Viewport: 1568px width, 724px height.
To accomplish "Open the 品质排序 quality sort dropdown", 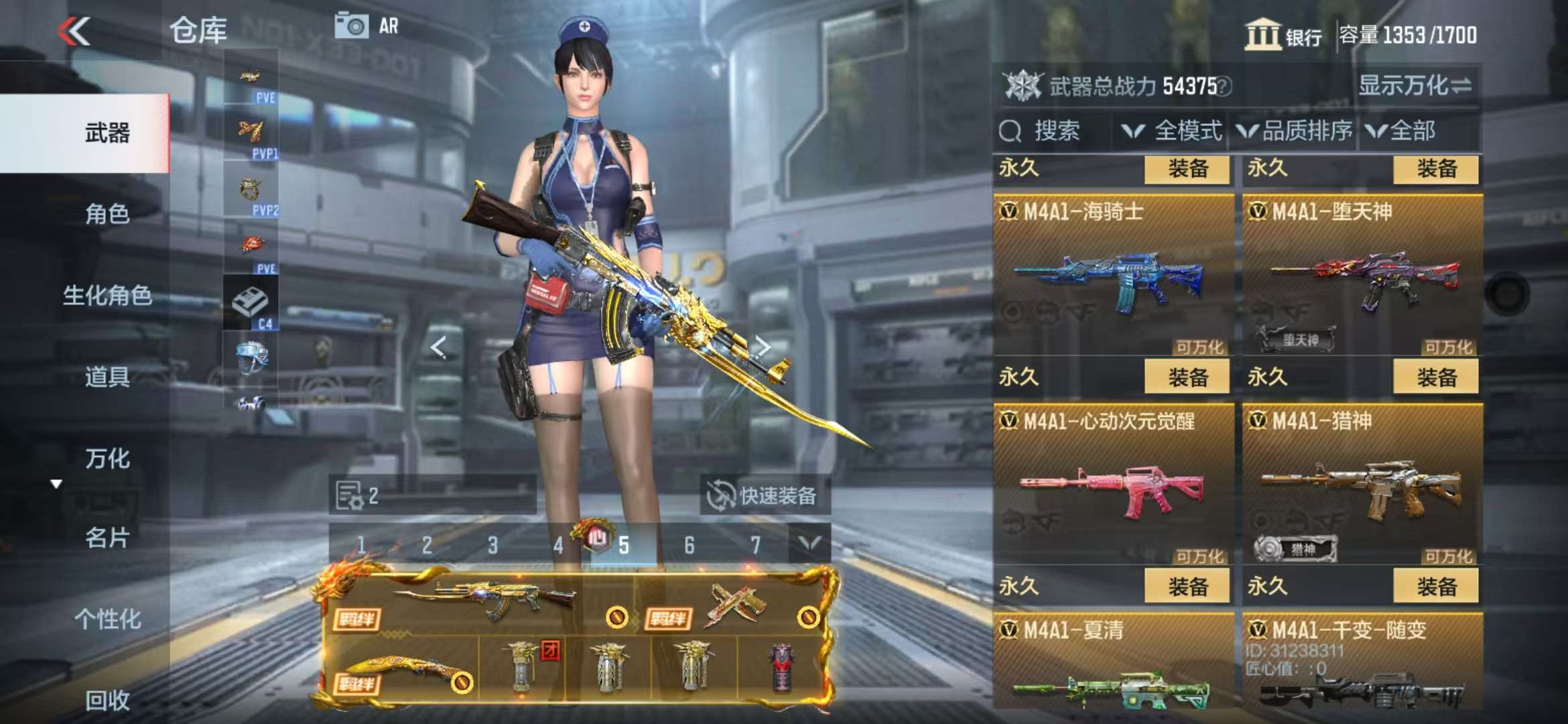I will click(1295, 131).
